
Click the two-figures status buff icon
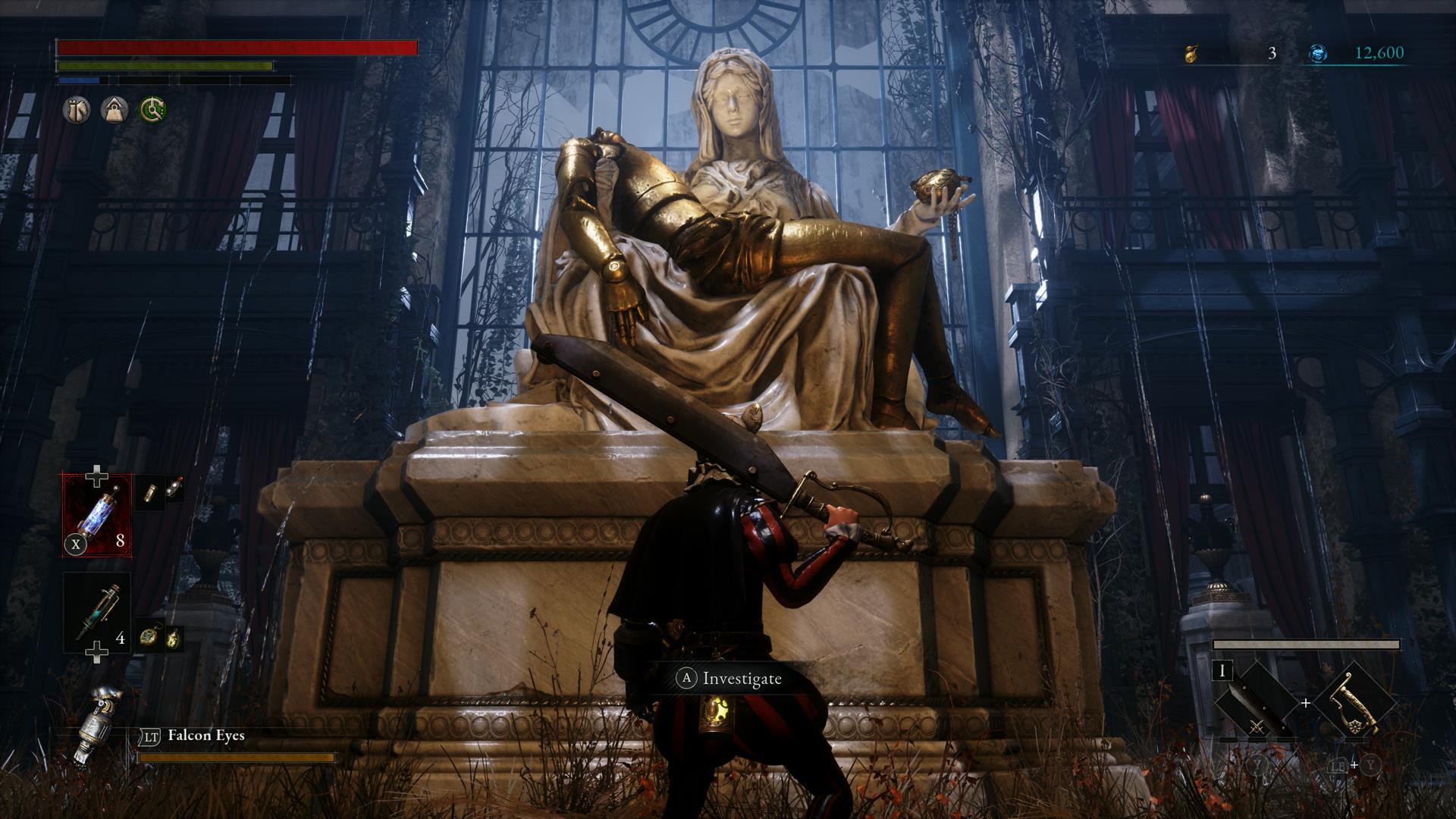77,110
